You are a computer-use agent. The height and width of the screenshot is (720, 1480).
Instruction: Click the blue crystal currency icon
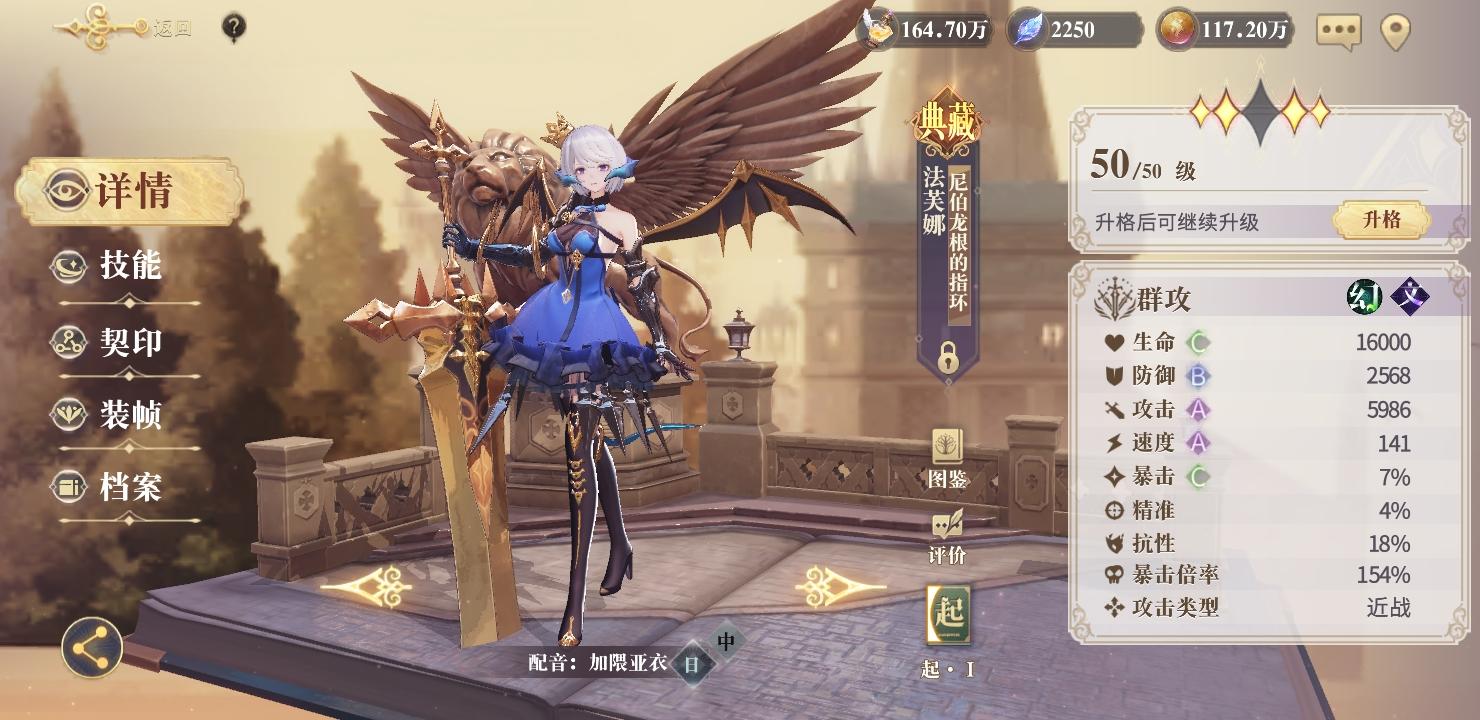tap(1024, 31)
